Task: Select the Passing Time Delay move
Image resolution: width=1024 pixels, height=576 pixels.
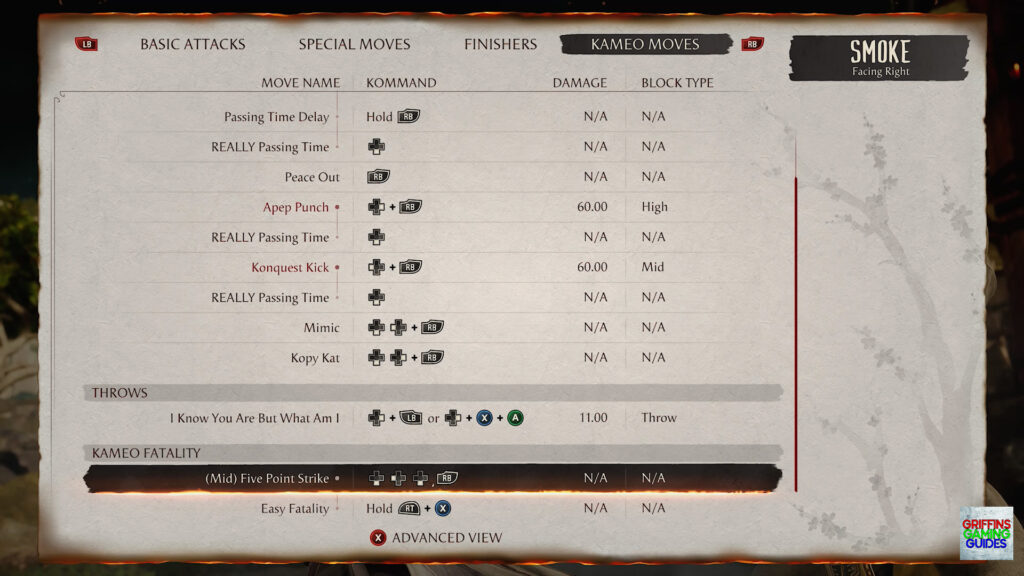Action: point(276,117)
